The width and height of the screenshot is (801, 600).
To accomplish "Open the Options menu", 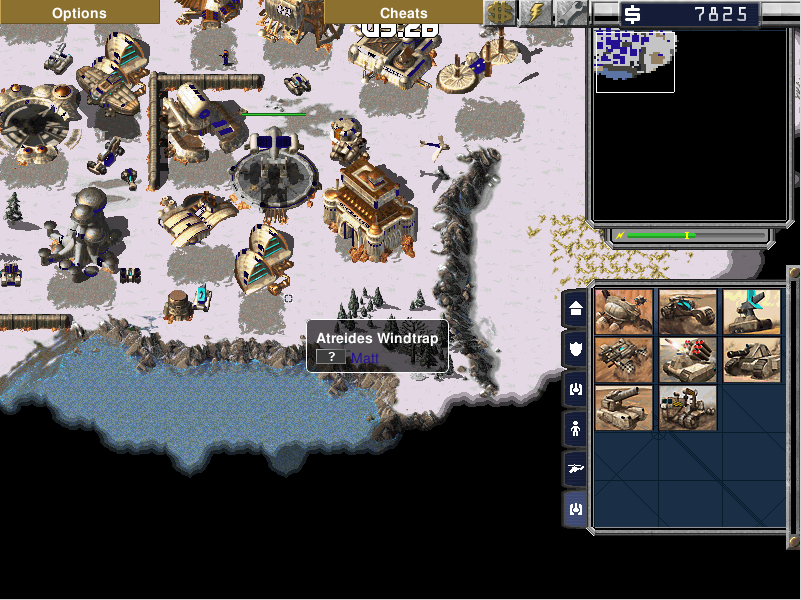I will [x=79, y=12].
